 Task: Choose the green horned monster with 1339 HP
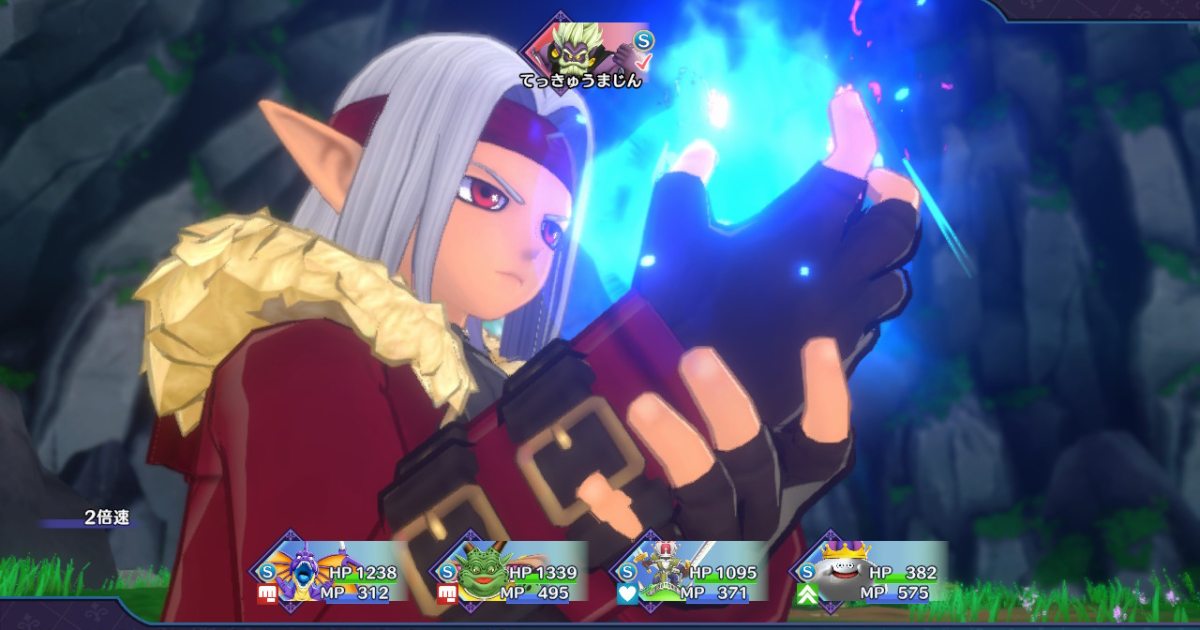(x=507, y=573)
